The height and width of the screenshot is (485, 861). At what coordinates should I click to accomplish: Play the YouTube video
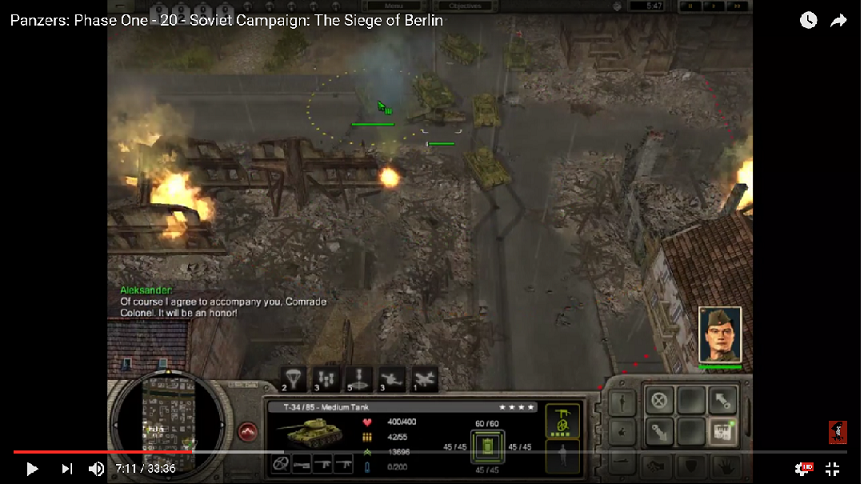(x=31, y=468)
